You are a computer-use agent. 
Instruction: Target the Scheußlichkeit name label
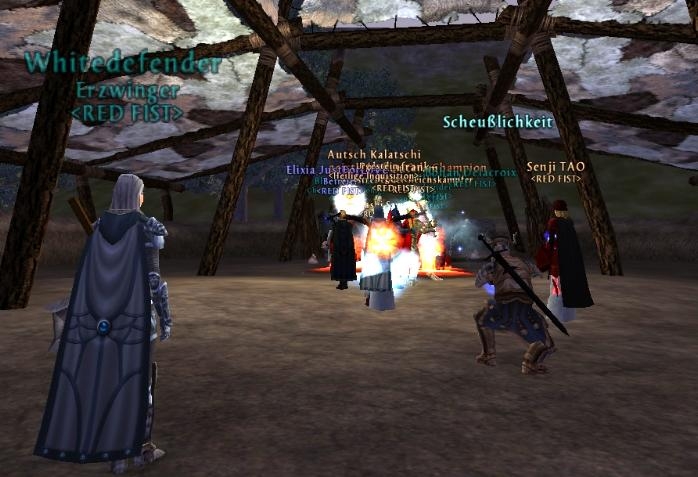coord(498,121)
